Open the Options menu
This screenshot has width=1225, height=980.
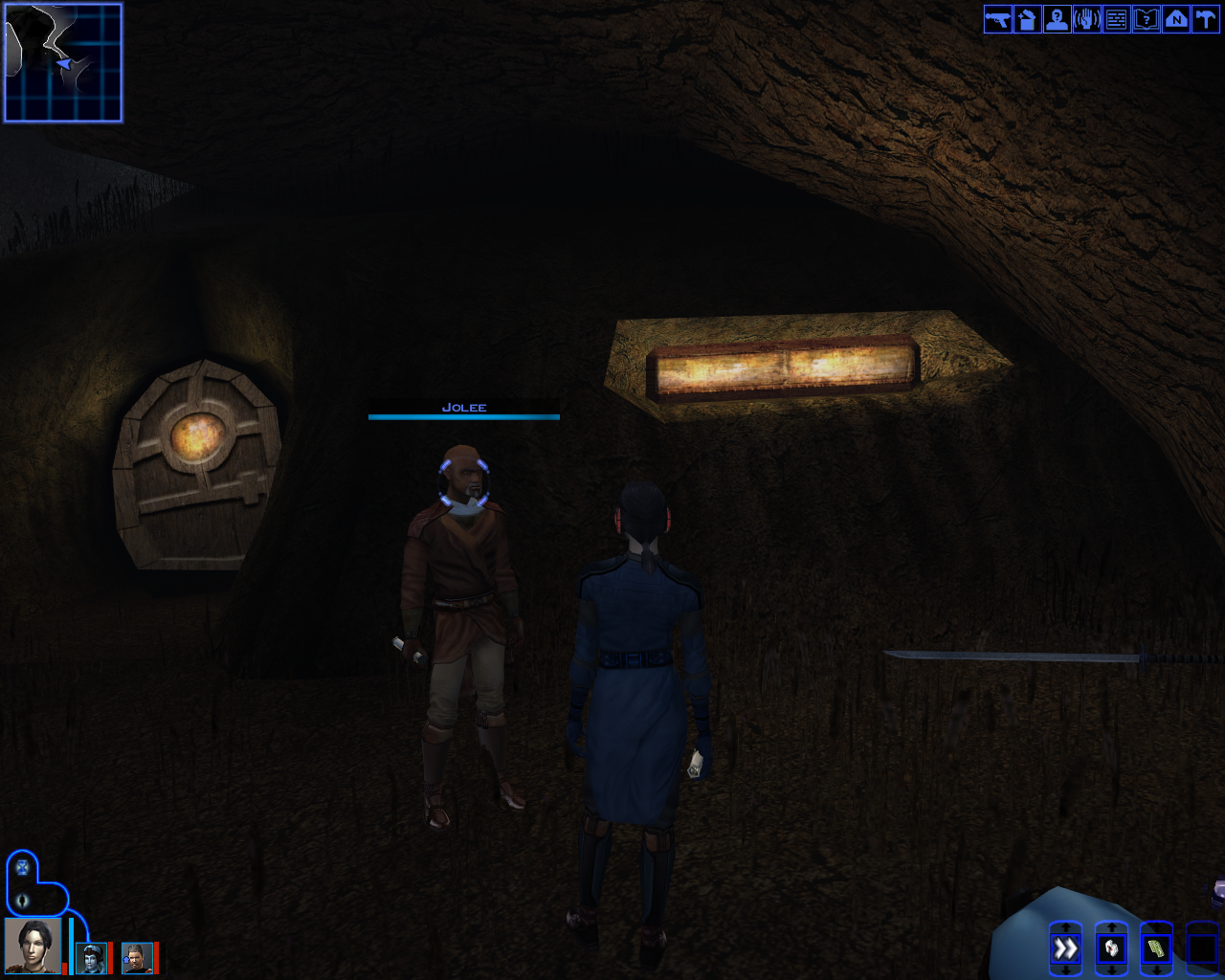coord(1205,19)
